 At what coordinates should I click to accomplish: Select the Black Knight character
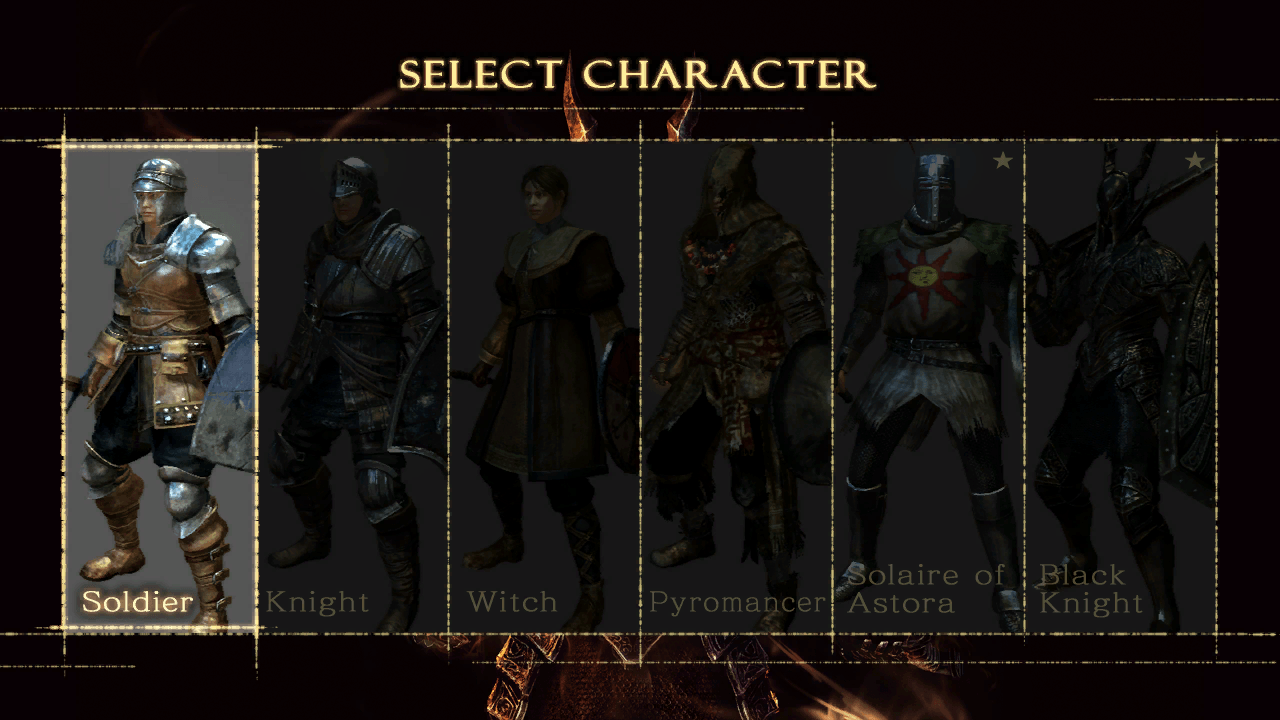[1120, 385]
